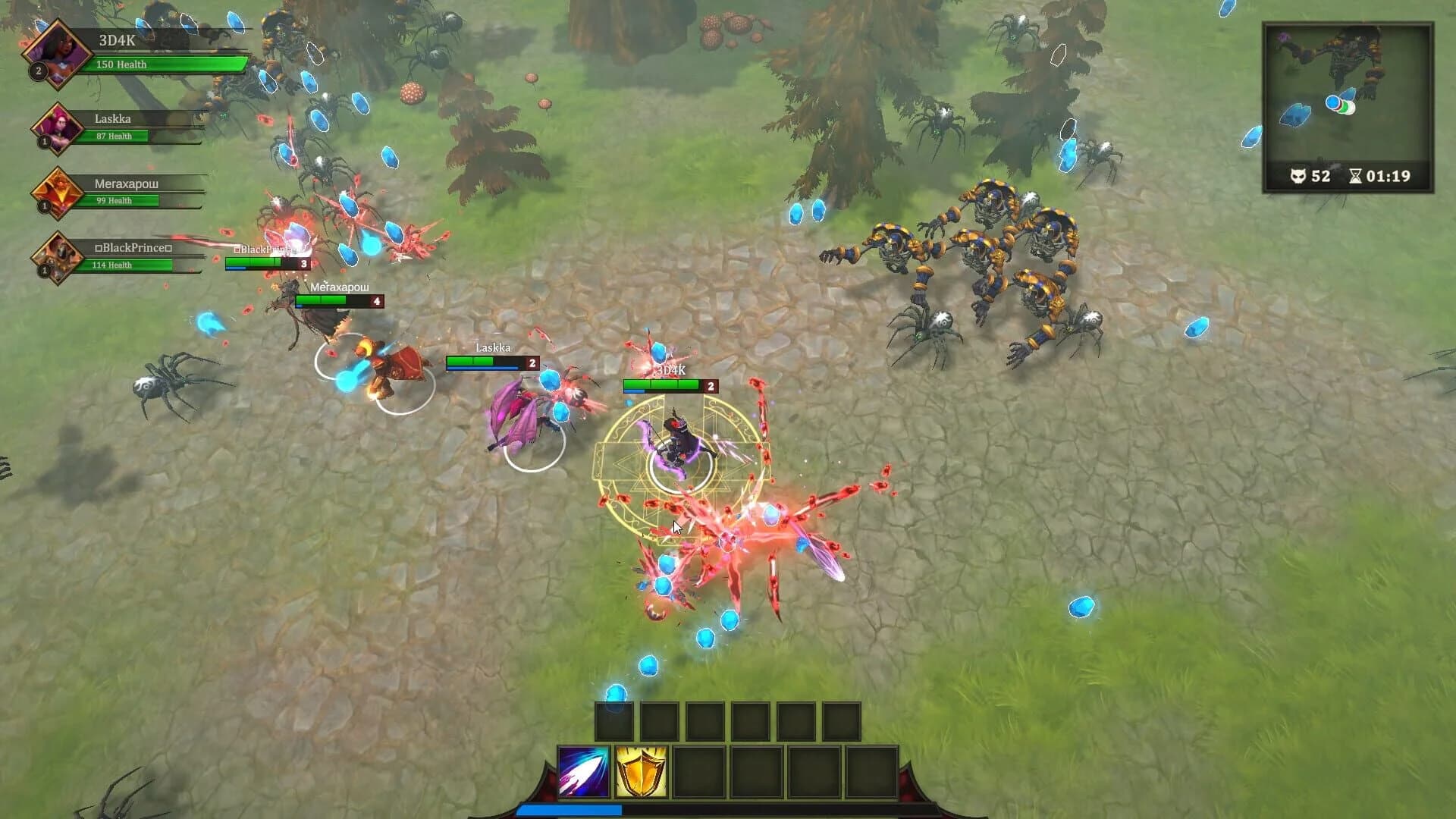The width and height of the screenshot is (1456, 819).
Task: Click the hourglass timer icon showing 01:19
Action: click(1356, 177)
